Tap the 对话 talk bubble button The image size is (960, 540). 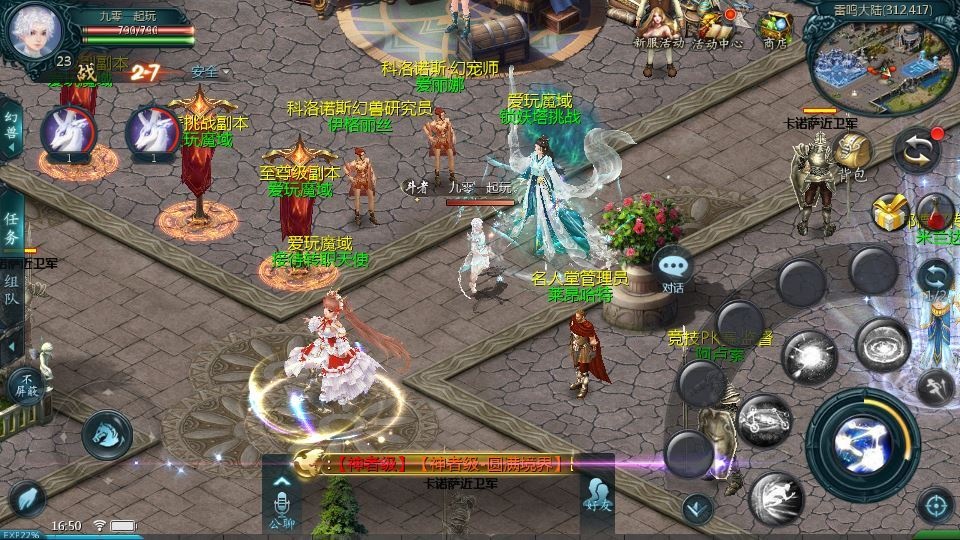[x=673, y=268]
